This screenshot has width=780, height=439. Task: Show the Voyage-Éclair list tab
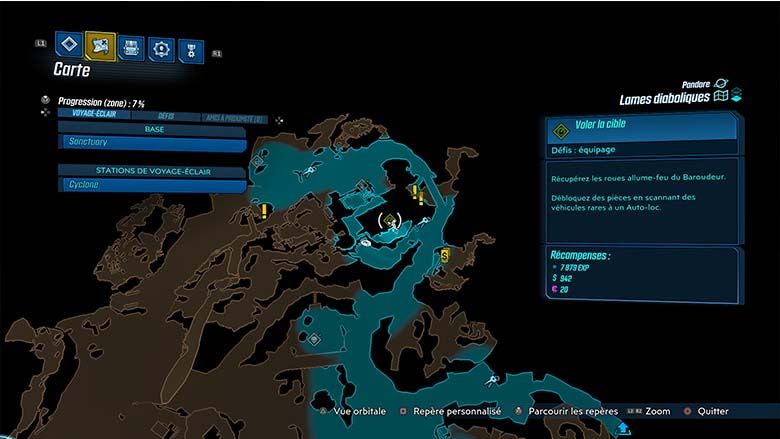coord(91,115)
